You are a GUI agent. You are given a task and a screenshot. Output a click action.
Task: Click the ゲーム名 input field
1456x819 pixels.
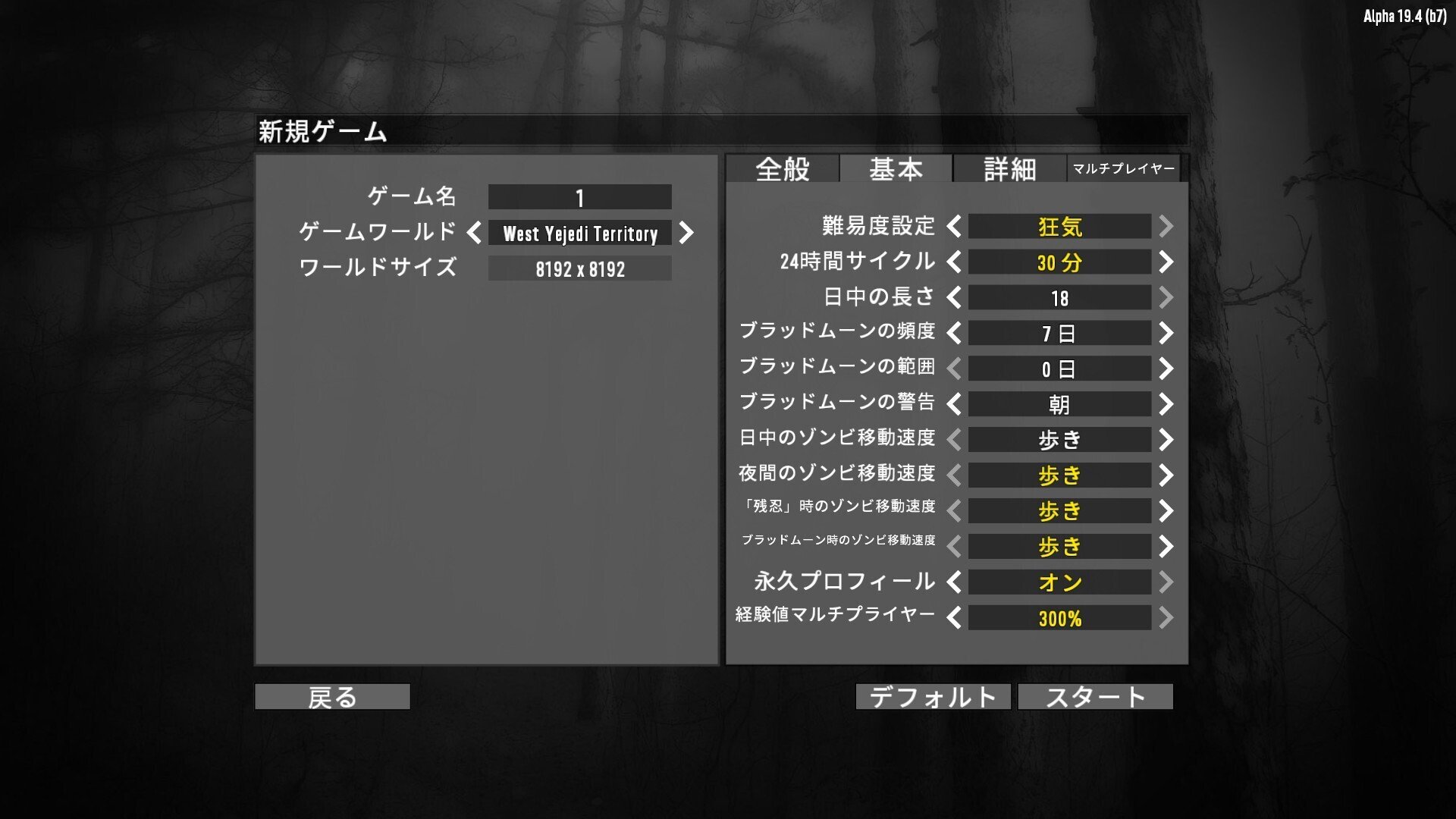(x=579, y=197)
